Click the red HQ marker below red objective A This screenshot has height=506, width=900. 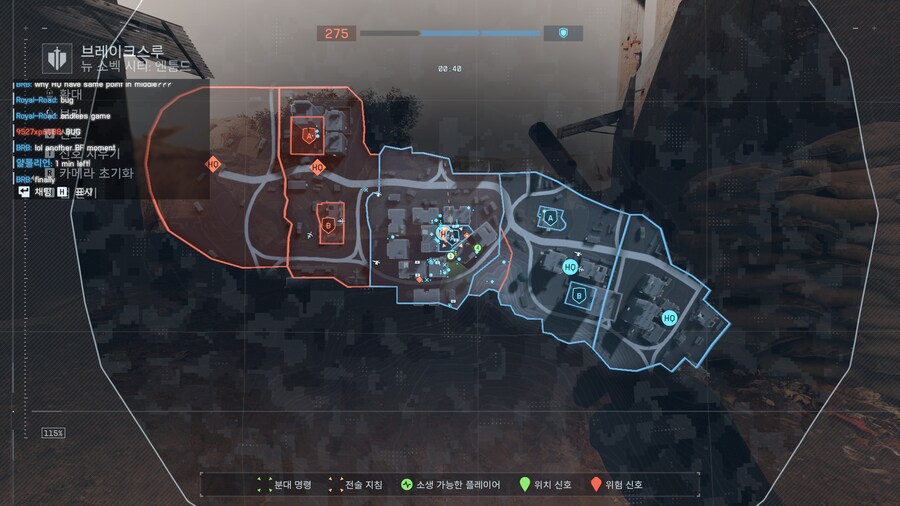318,167
